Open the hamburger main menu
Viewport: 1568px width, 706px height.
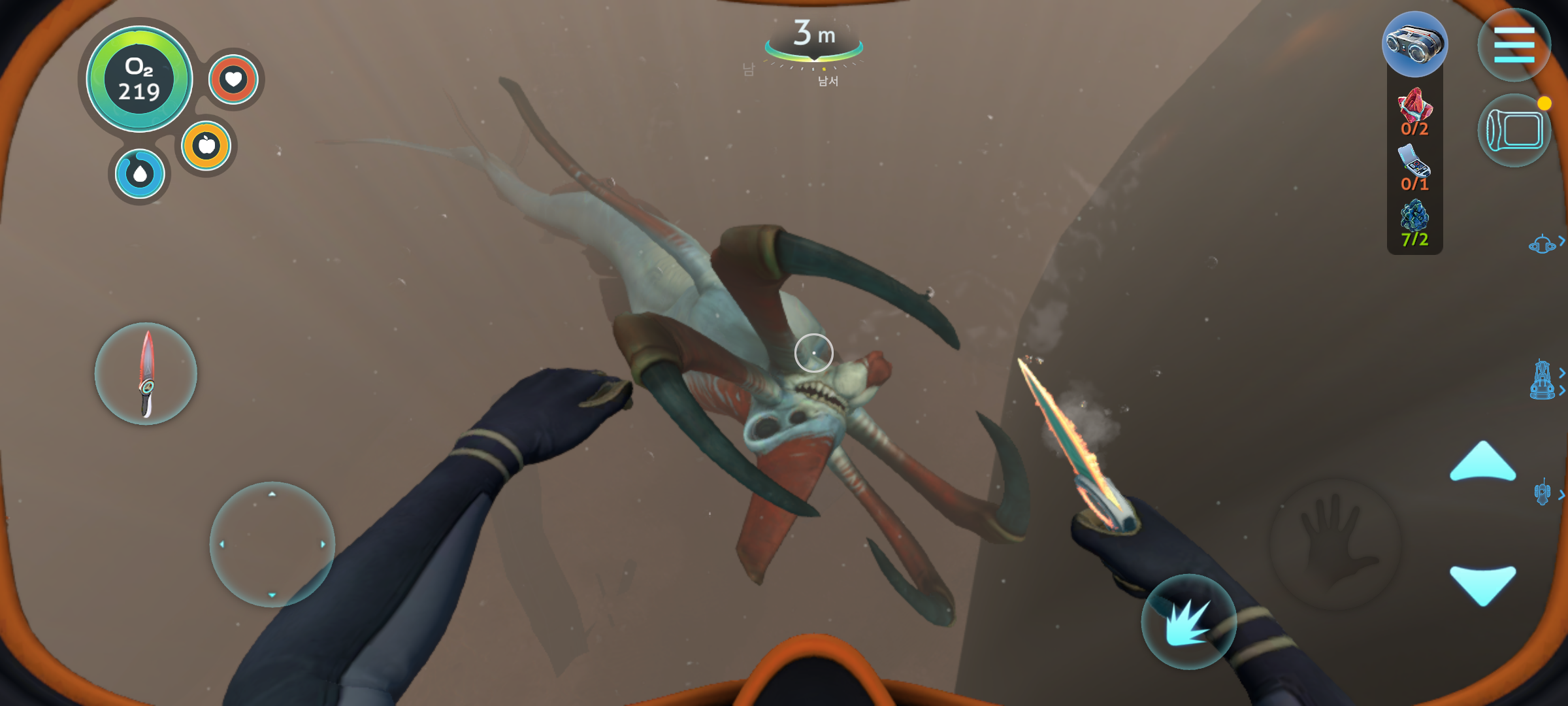tap(1513, 45)
